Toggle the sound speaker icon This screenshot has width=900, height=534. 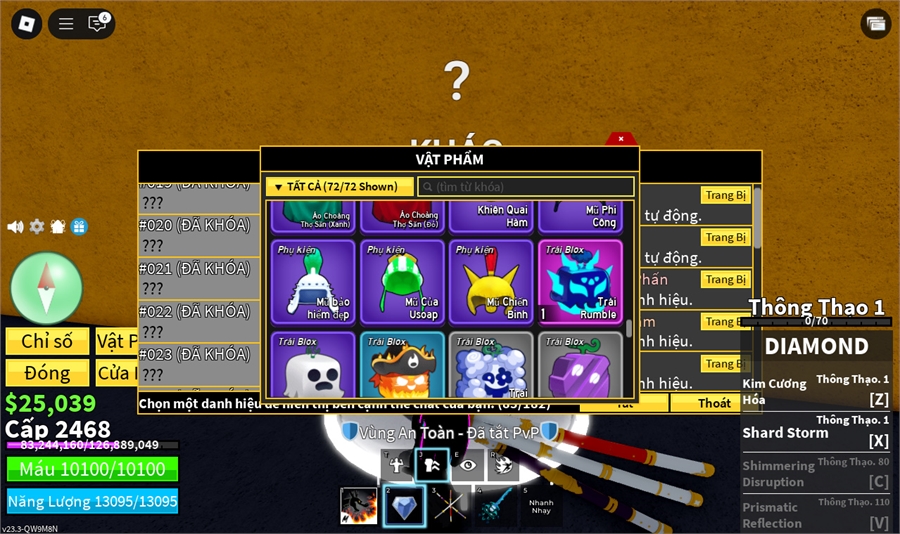15,227
